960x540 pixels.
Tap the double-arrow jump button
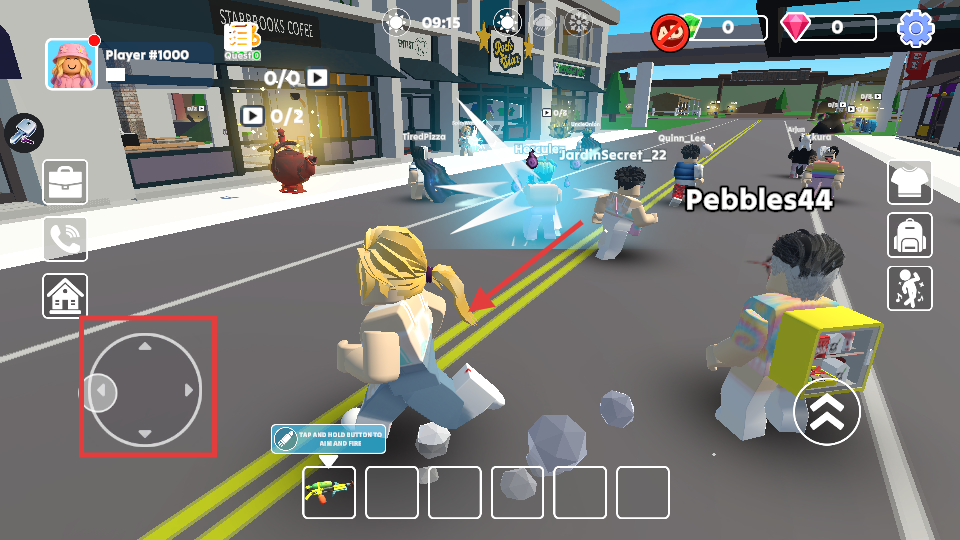827,411
